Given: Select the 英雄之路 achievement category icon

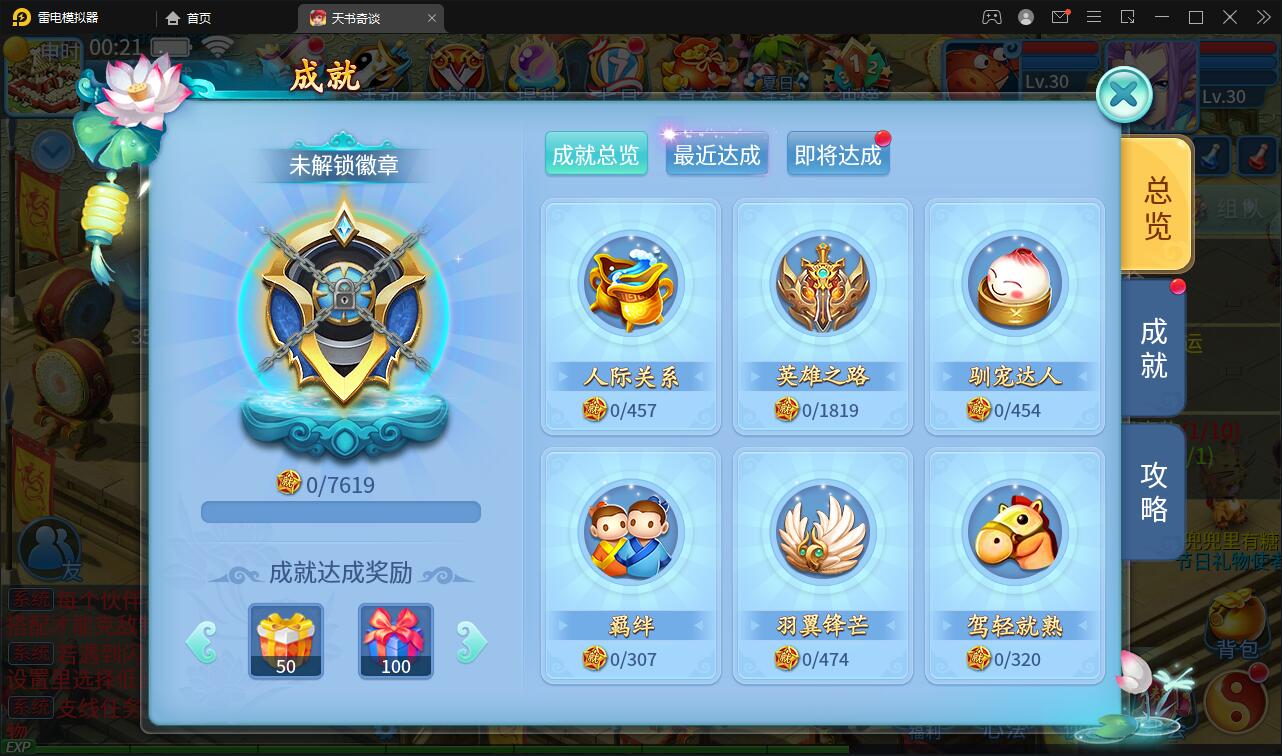Looking at the screenshot, I should (822, 285).
